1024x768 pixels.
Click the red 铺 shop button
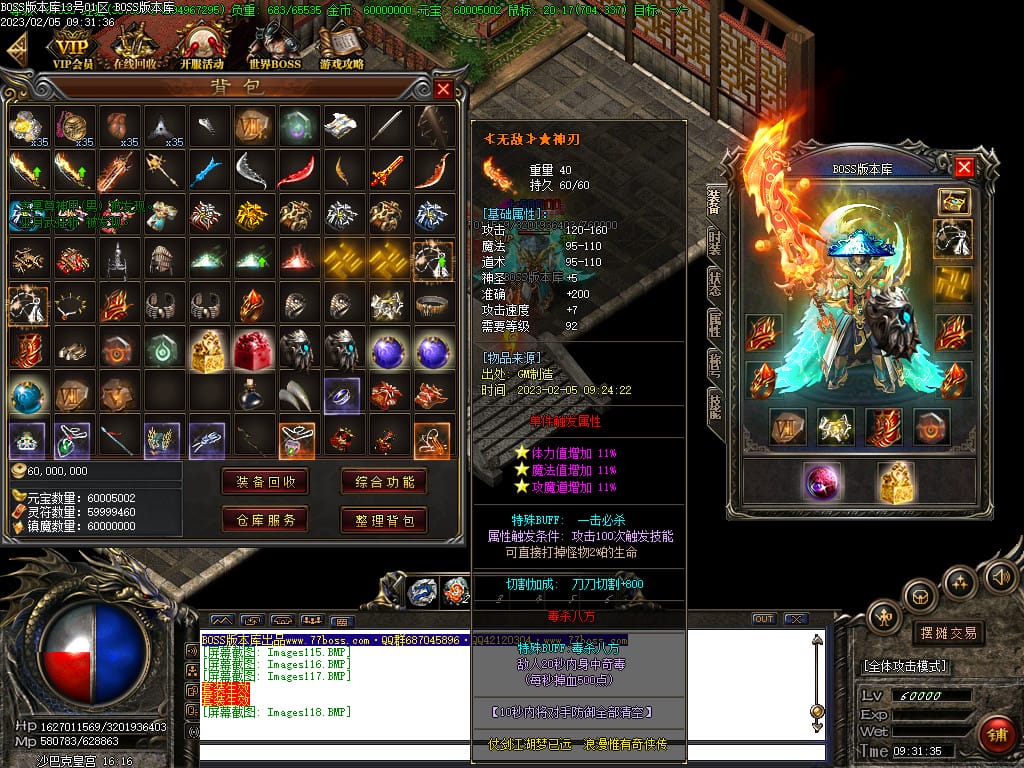click(x=995, y=734)
